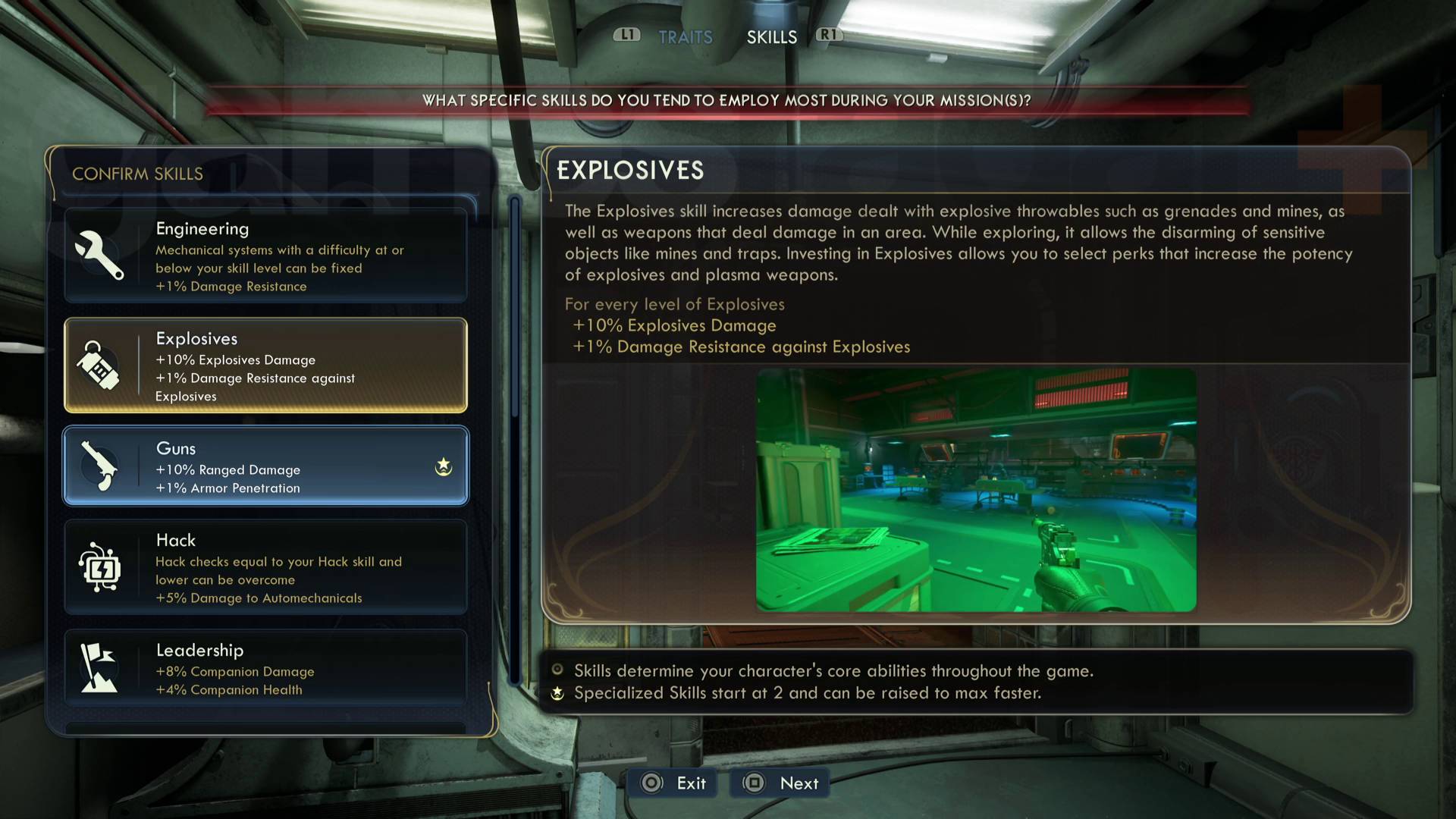Select the Engineering skill
The height and width of the screenshot is (819, 1456).
pos(265,256)
